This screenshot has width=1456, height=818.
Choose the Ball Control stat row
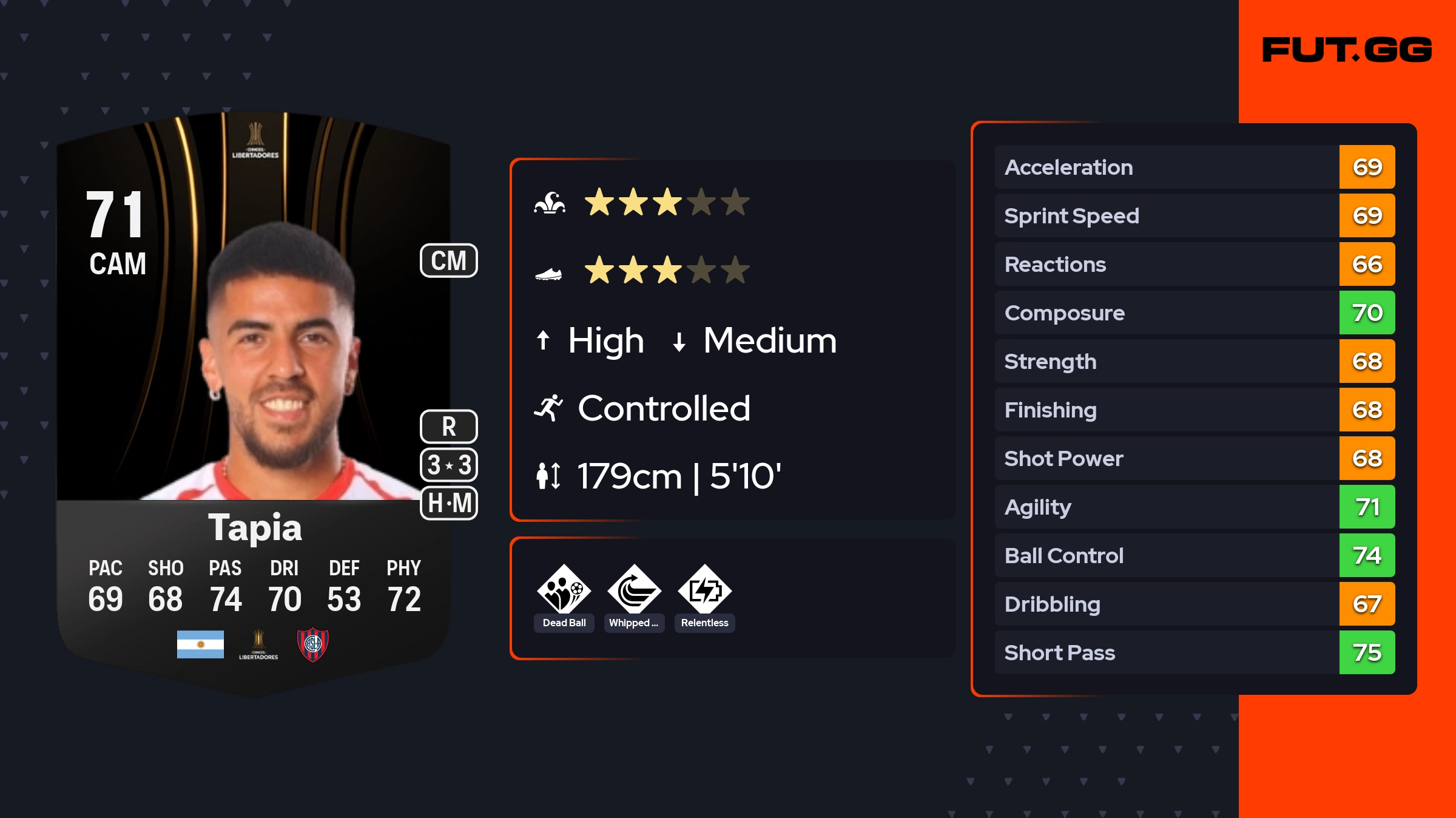coord(1194,555)
